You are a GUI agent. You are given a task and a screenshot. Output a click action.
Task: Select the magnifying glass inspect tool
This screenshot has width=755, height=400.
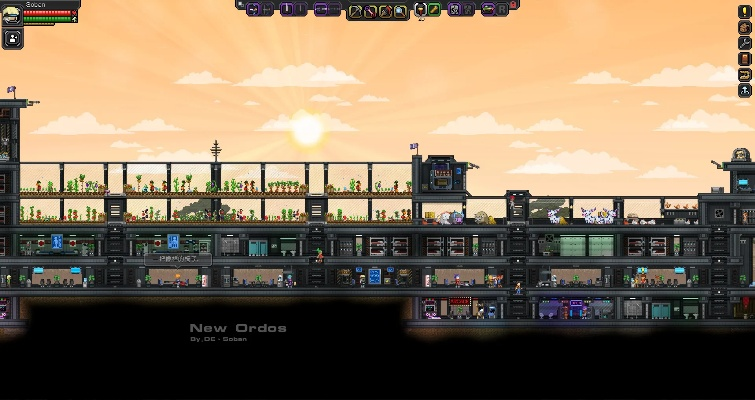pyautogui.click(x=401, y=11)
